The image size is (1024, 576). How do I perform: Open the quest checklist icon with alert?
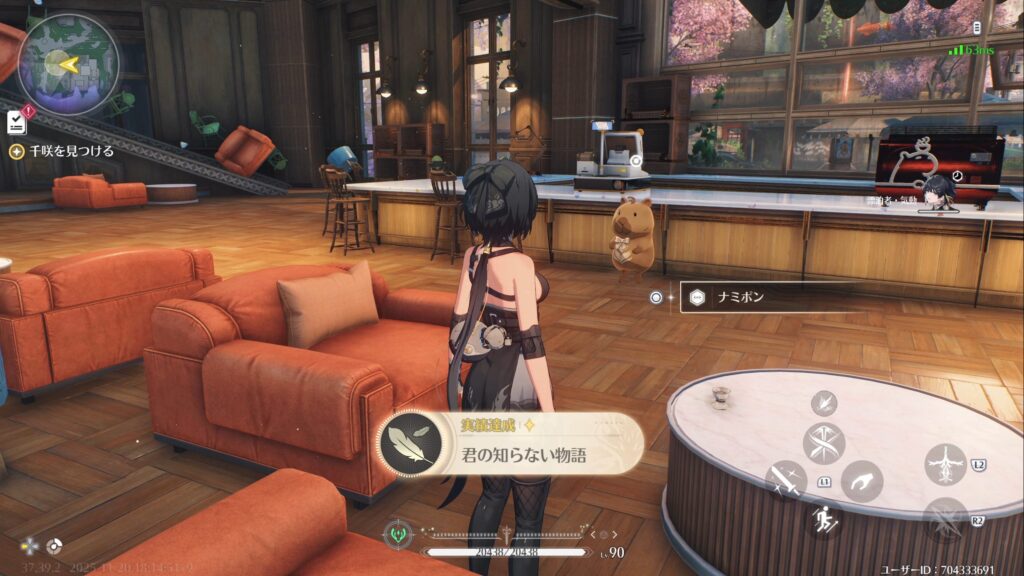coord(17,121)
